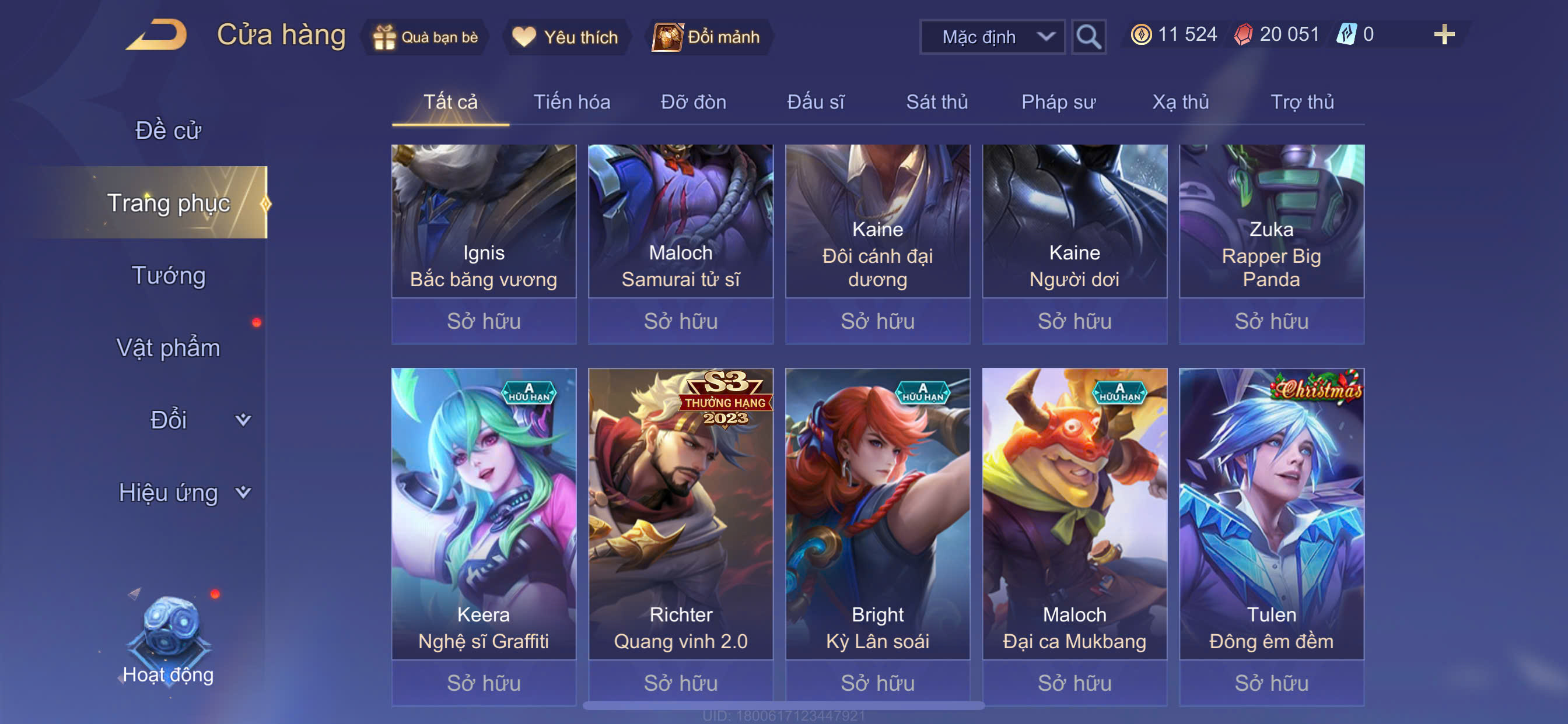Click the magnifying glass search button
Viewport: 1568px width, 724px height.
tap(1088, 37)
